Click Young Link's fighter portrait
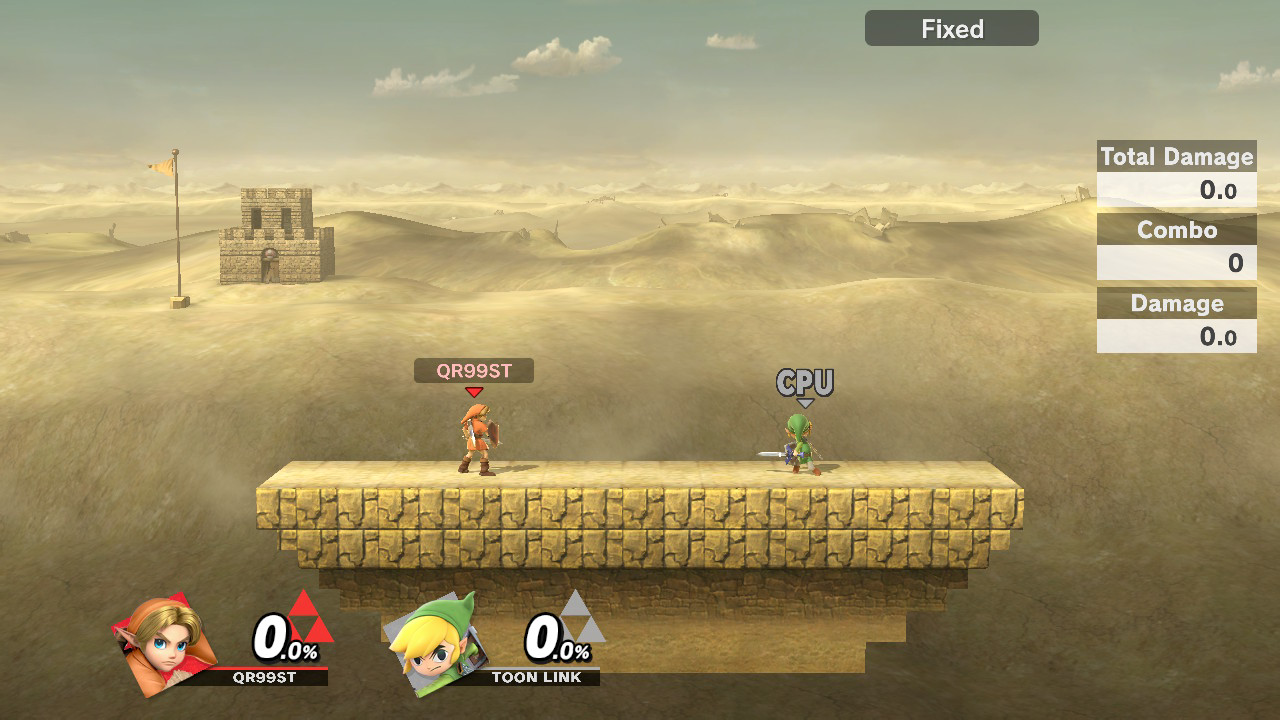This screenshot has height=720, width=1280. (x=164, y=644)
